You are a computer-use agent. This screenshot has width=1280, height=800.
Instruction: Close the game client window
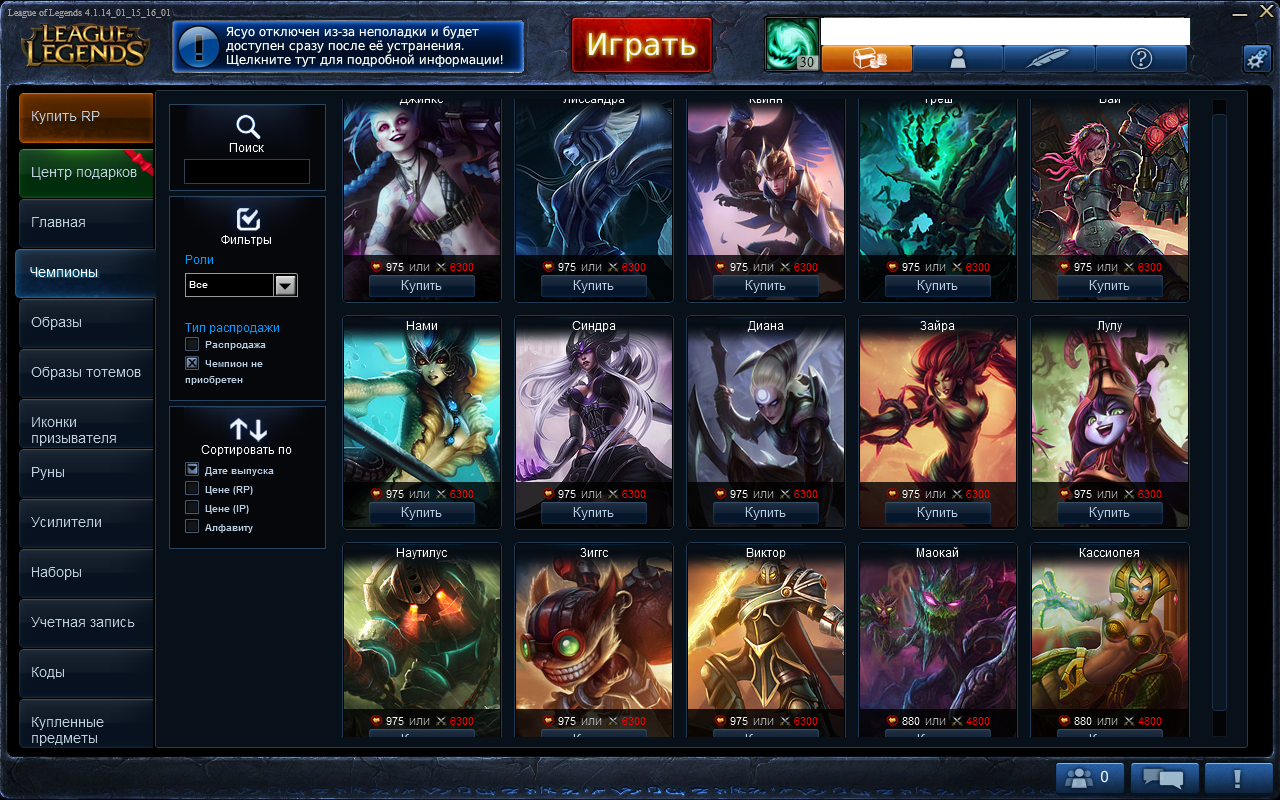click(x=1267, y=12)
